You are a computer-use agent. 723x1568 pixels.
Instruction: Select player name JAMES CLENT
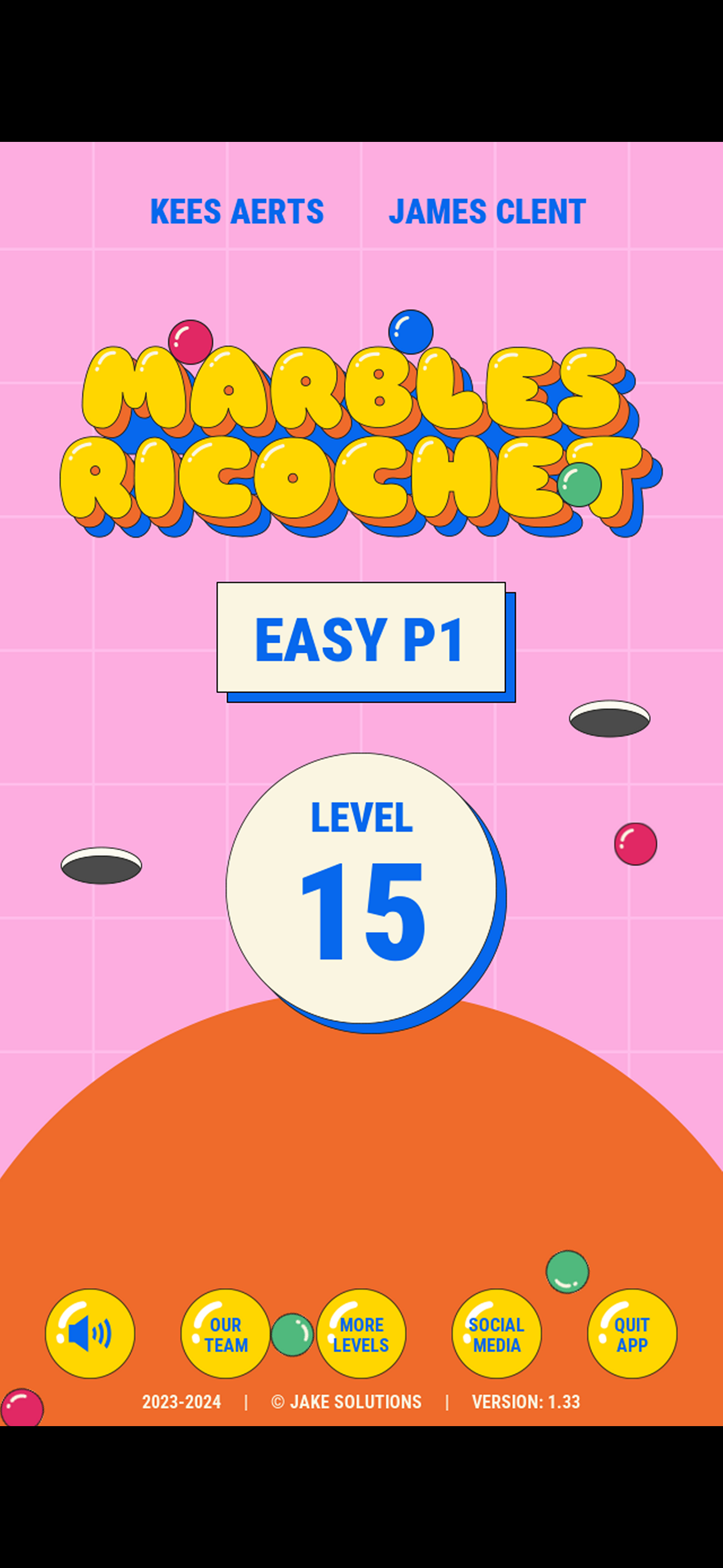point(486,211)
